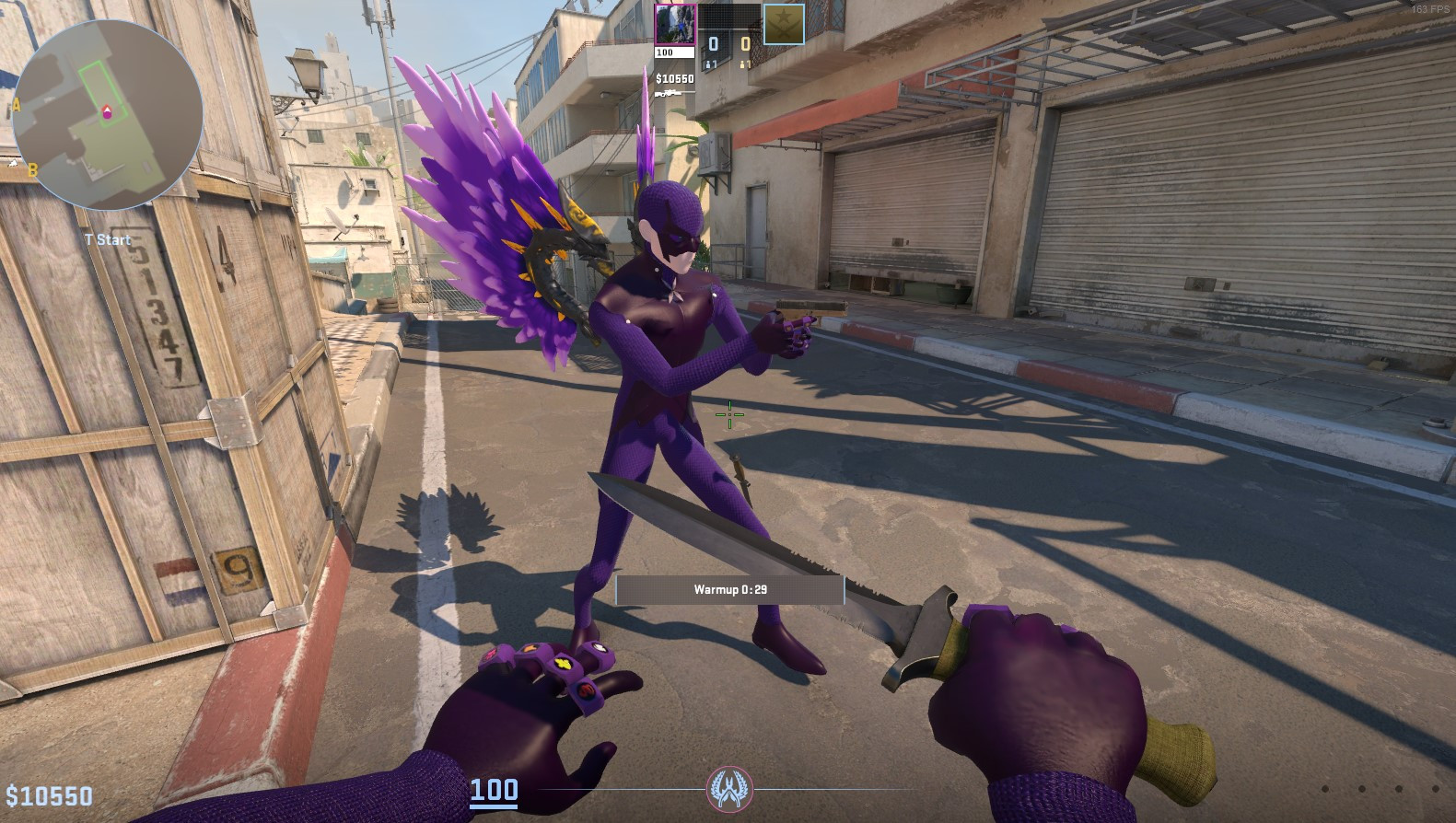Click the yellow T score zero
This screenshot has height=823, width=1456.
pos(746,43)
